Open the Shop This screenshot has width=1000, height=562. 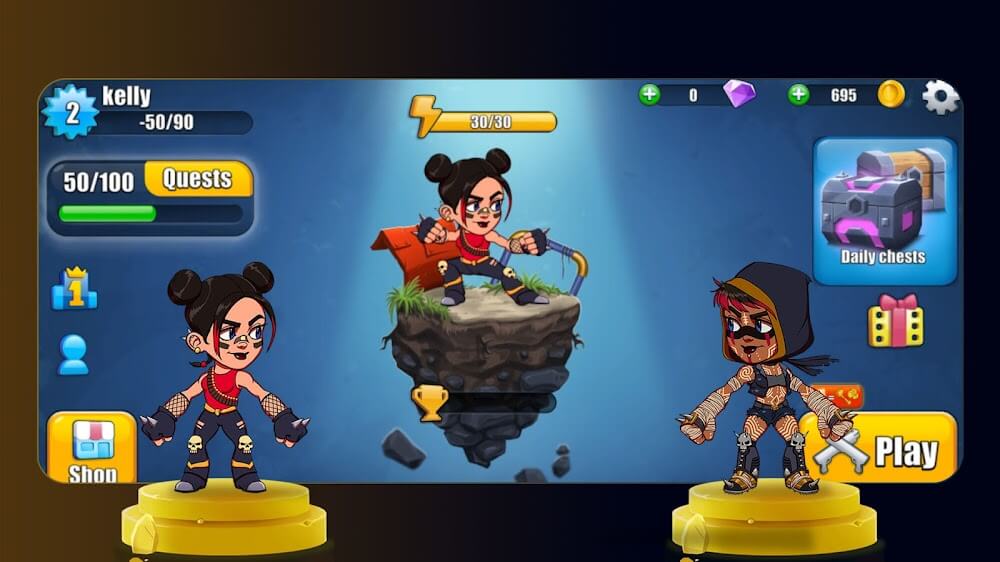tap(92, 449)
